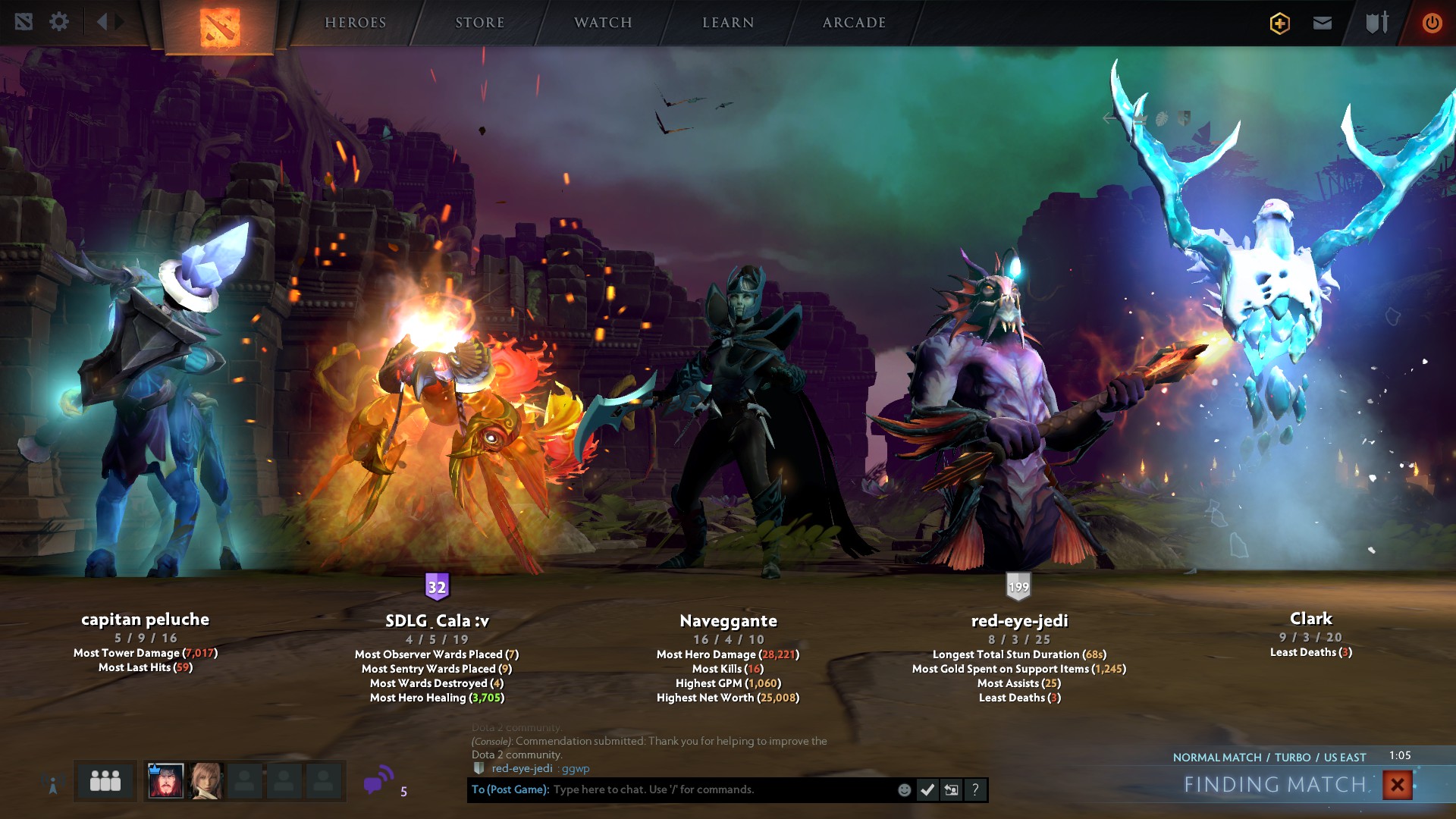Cancel finding match with the red X

pyautogui.click(x=1397, y=785)
